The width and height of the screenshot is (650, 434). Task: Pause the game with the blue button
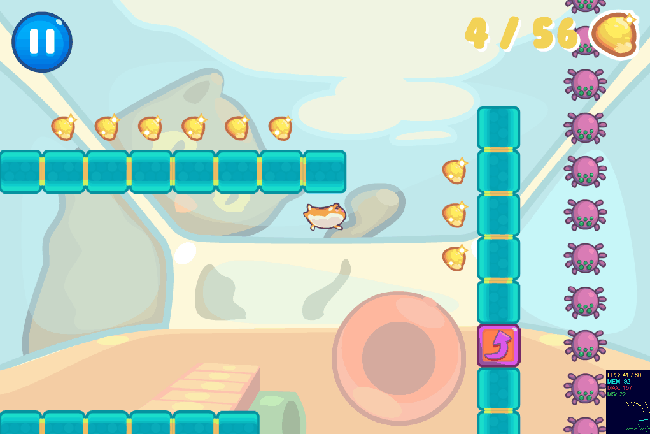point(42,41)
